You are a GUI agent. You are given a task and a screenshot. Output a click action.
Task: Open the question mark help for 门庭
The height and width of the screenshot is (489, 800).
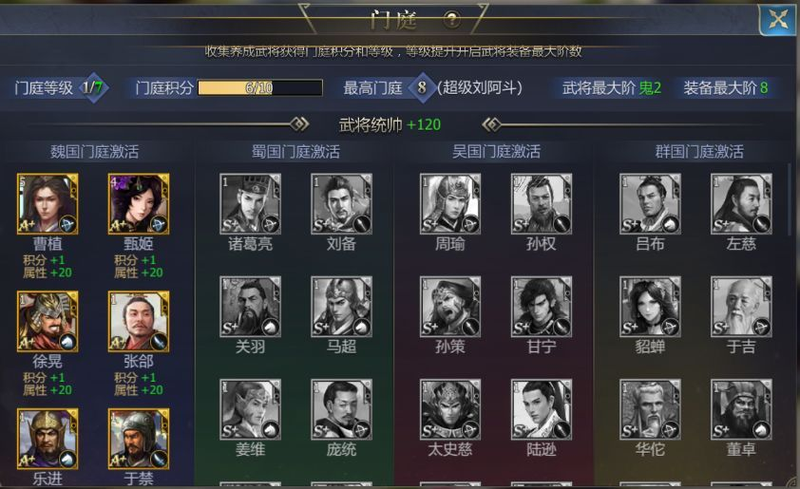click(x=452, y=19)
